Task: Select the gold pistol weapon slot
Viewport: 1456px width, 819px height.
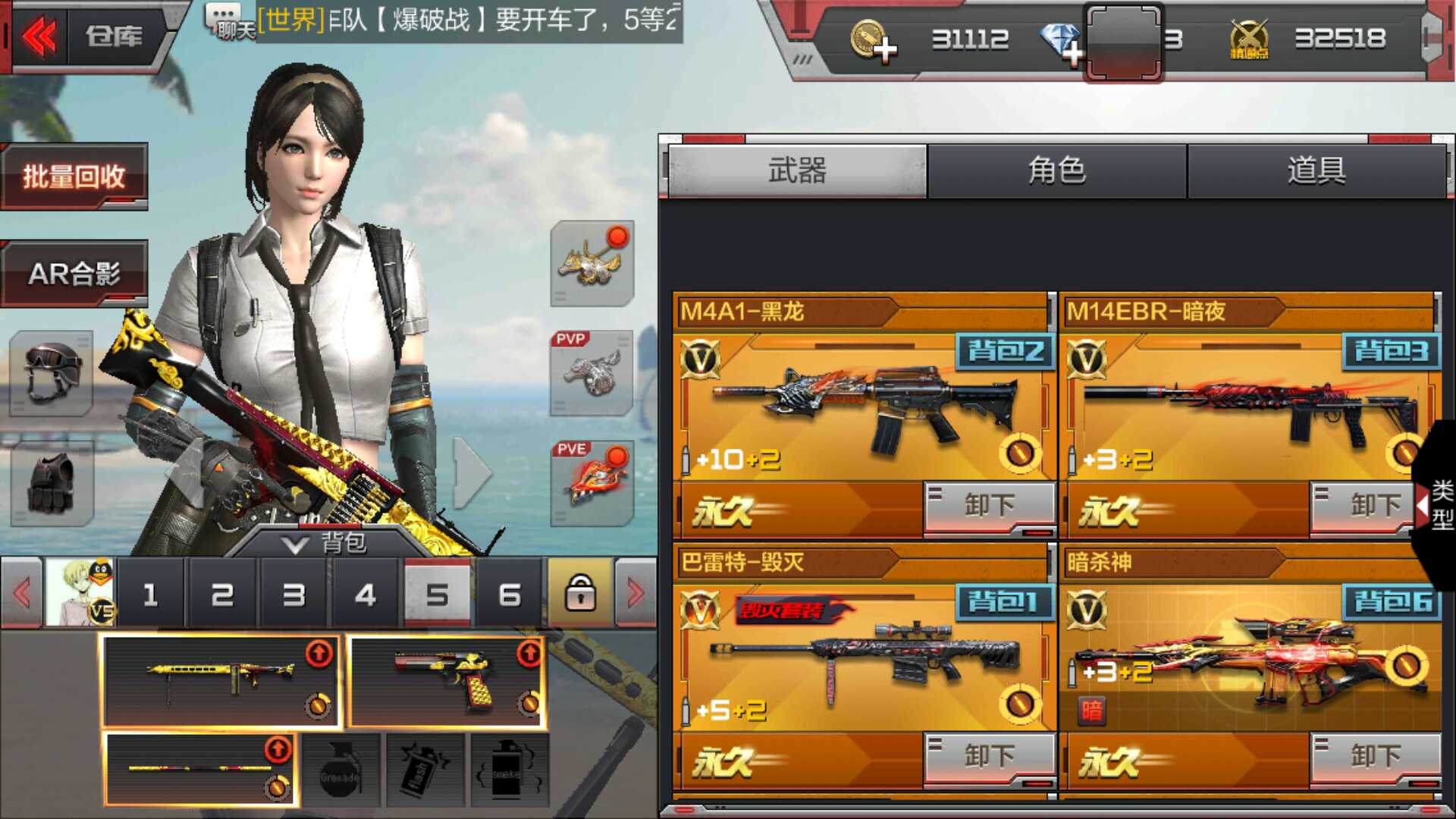Action: click(x=447, y=680)
